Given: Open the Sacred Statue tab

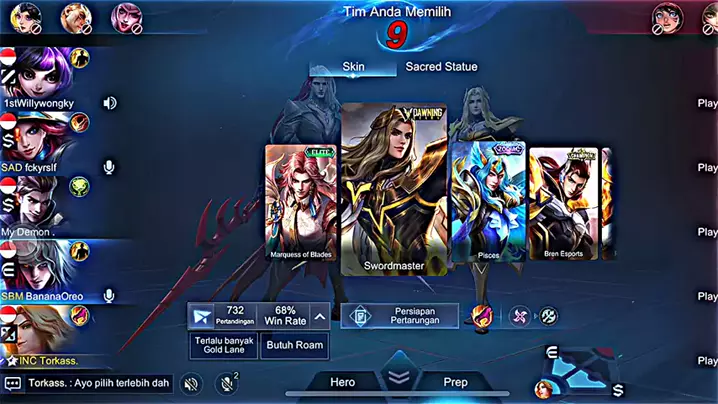Looking at the screenshot, I should click(441, 67).
